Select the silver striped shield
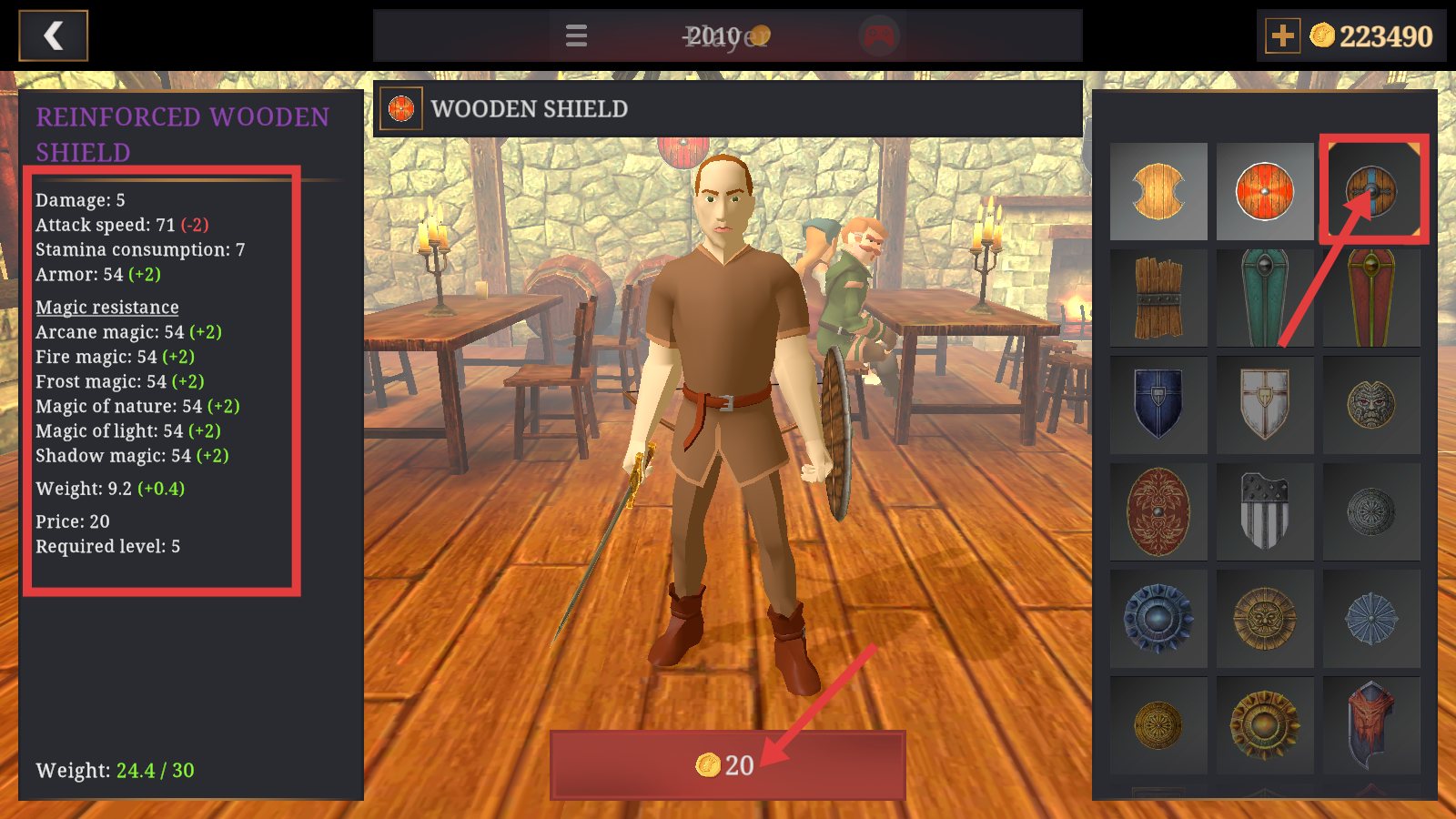Screen dimensions: 1456x819 (1265, 511)
